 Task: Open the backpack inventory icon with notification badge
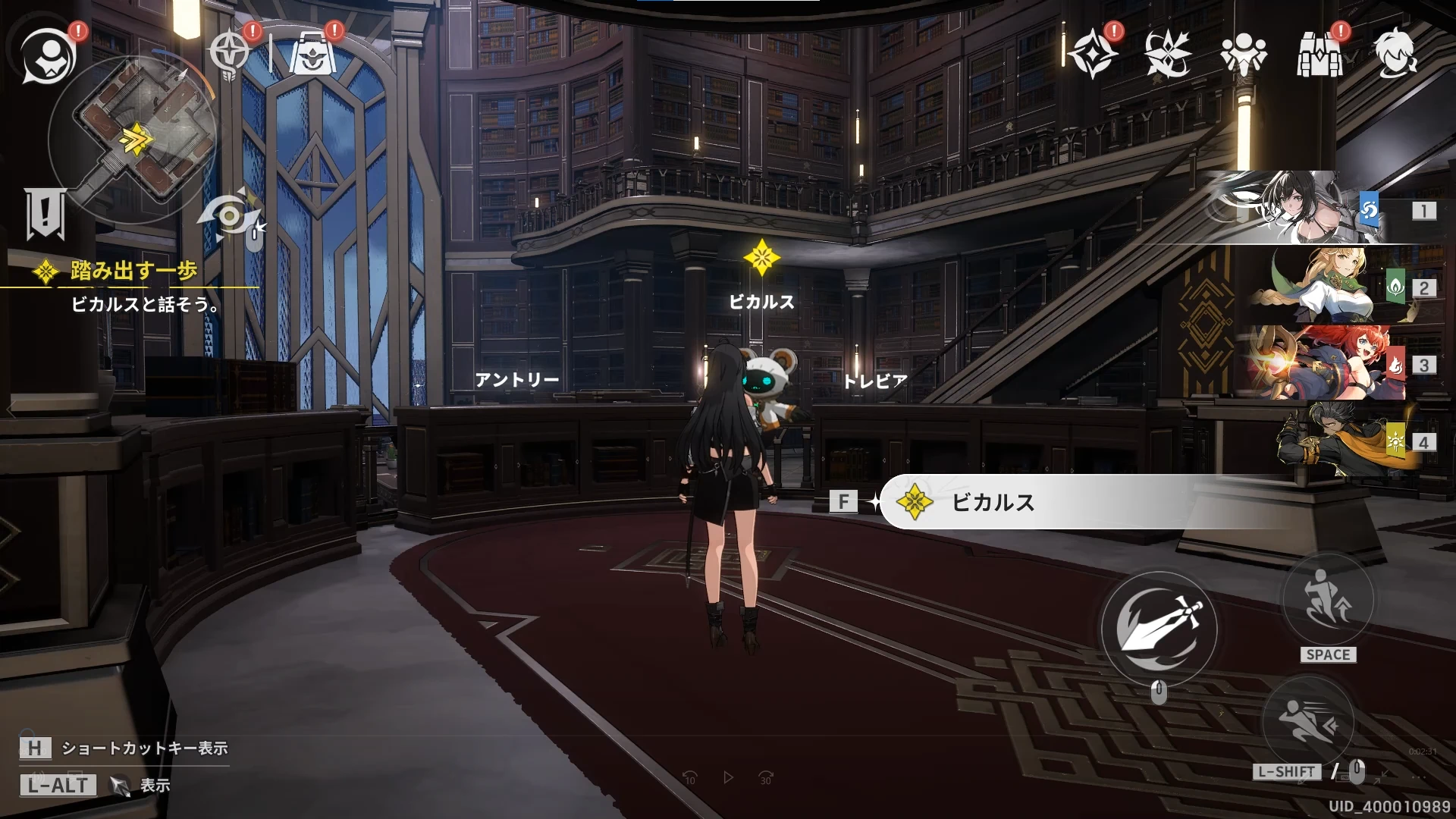1319,53
